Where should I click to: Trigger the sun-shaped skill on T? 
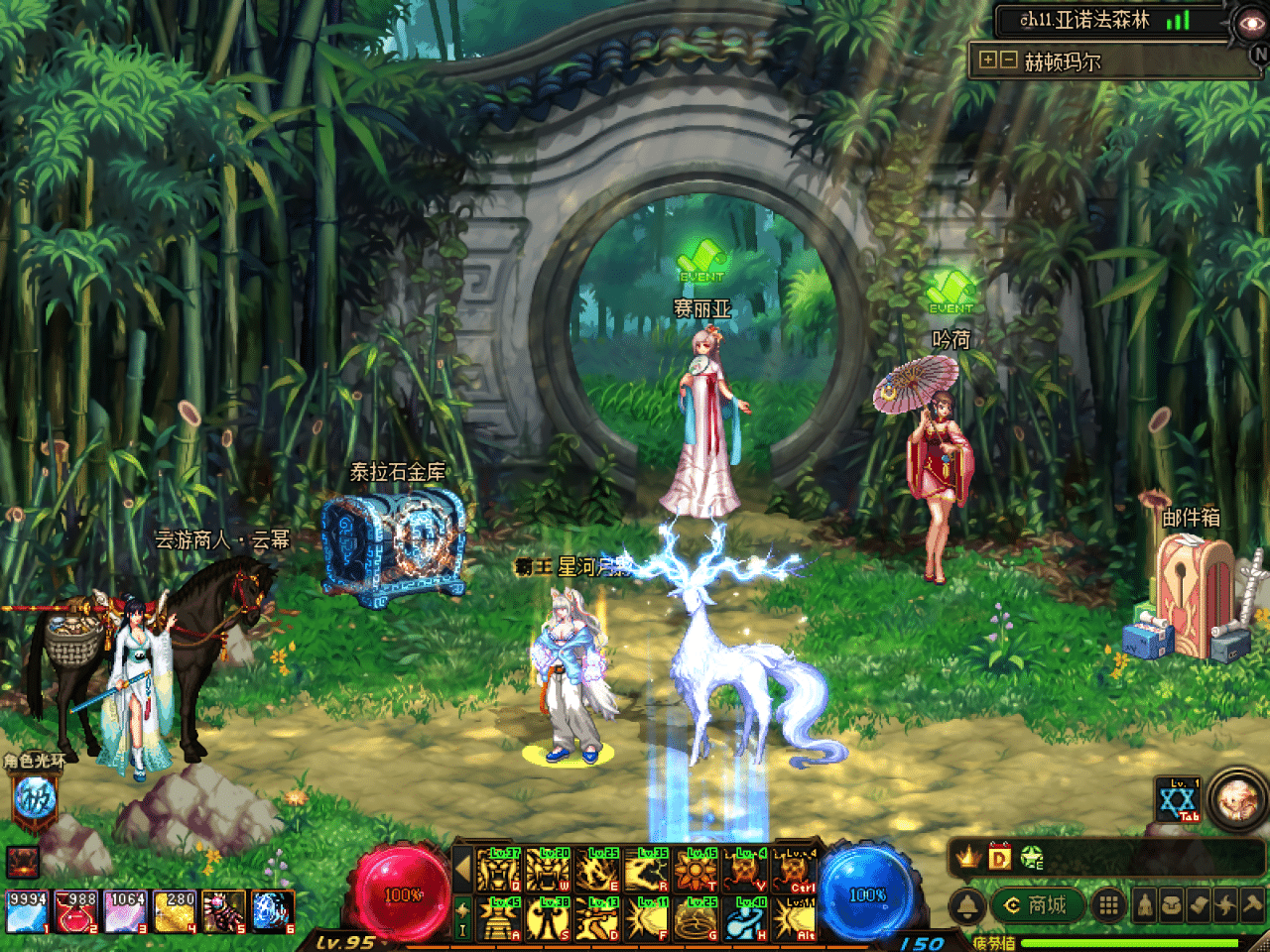(x=697, y=871)
